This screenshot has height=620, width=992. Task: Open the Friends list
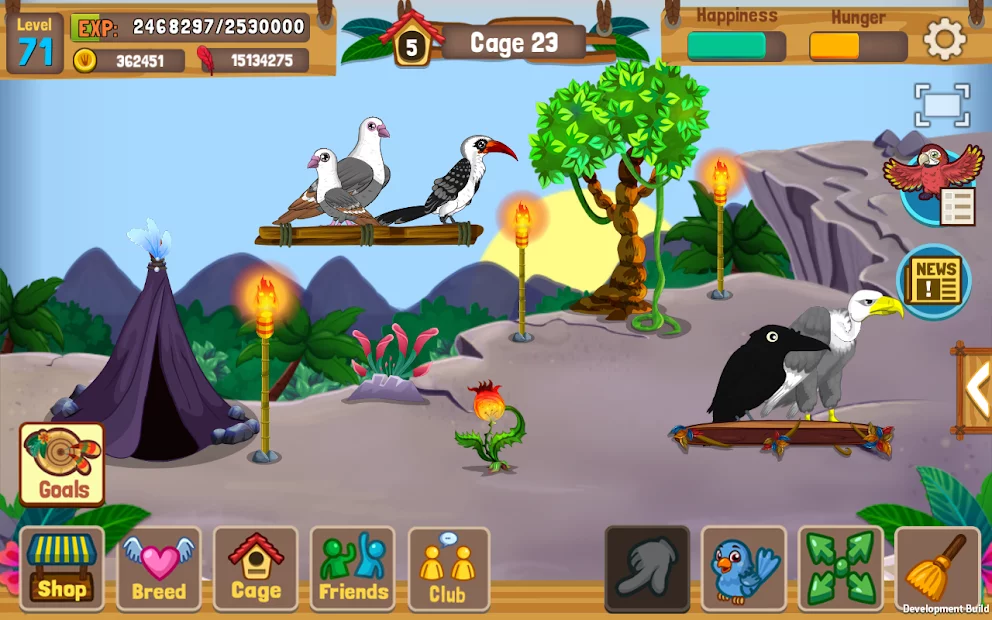352,568
